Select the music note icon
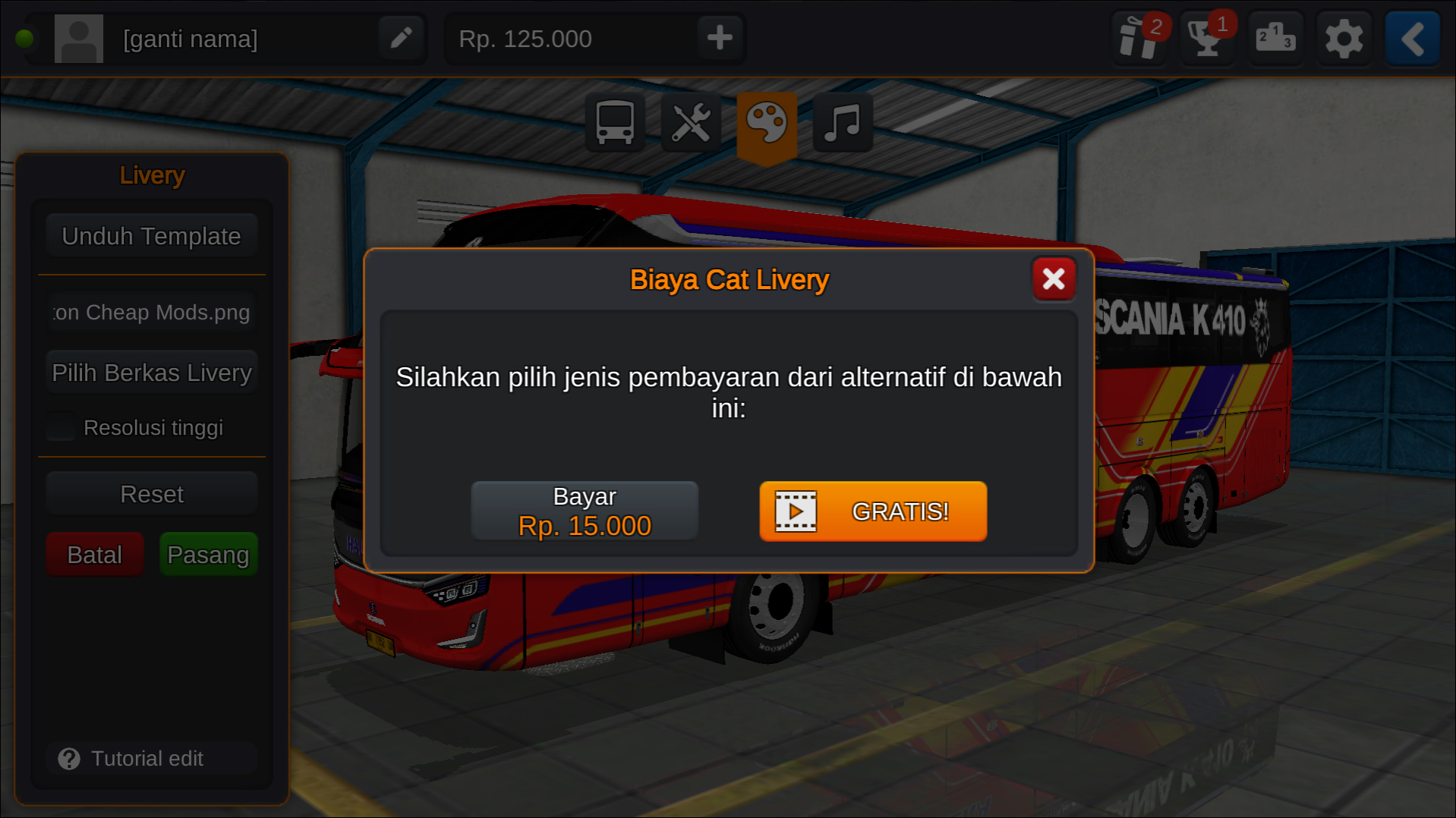Image resolution: width=1456 pixels, height=818 pixels. coord(842,122)
